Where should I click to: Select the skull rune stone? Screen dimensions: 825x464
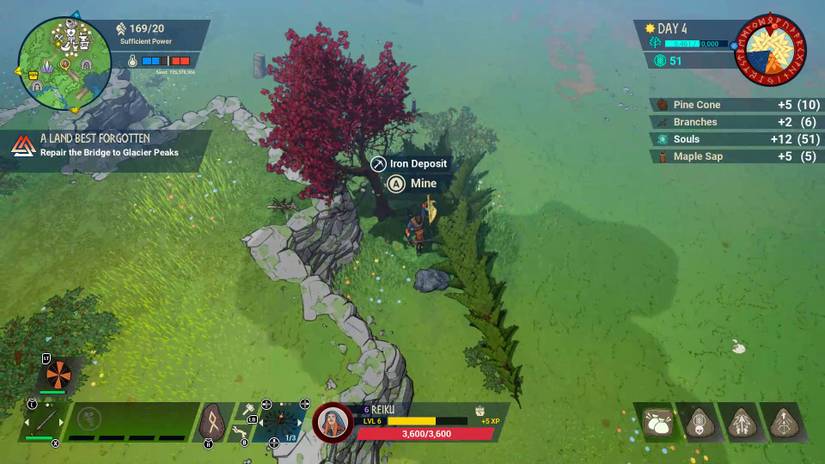pos(698,423)
